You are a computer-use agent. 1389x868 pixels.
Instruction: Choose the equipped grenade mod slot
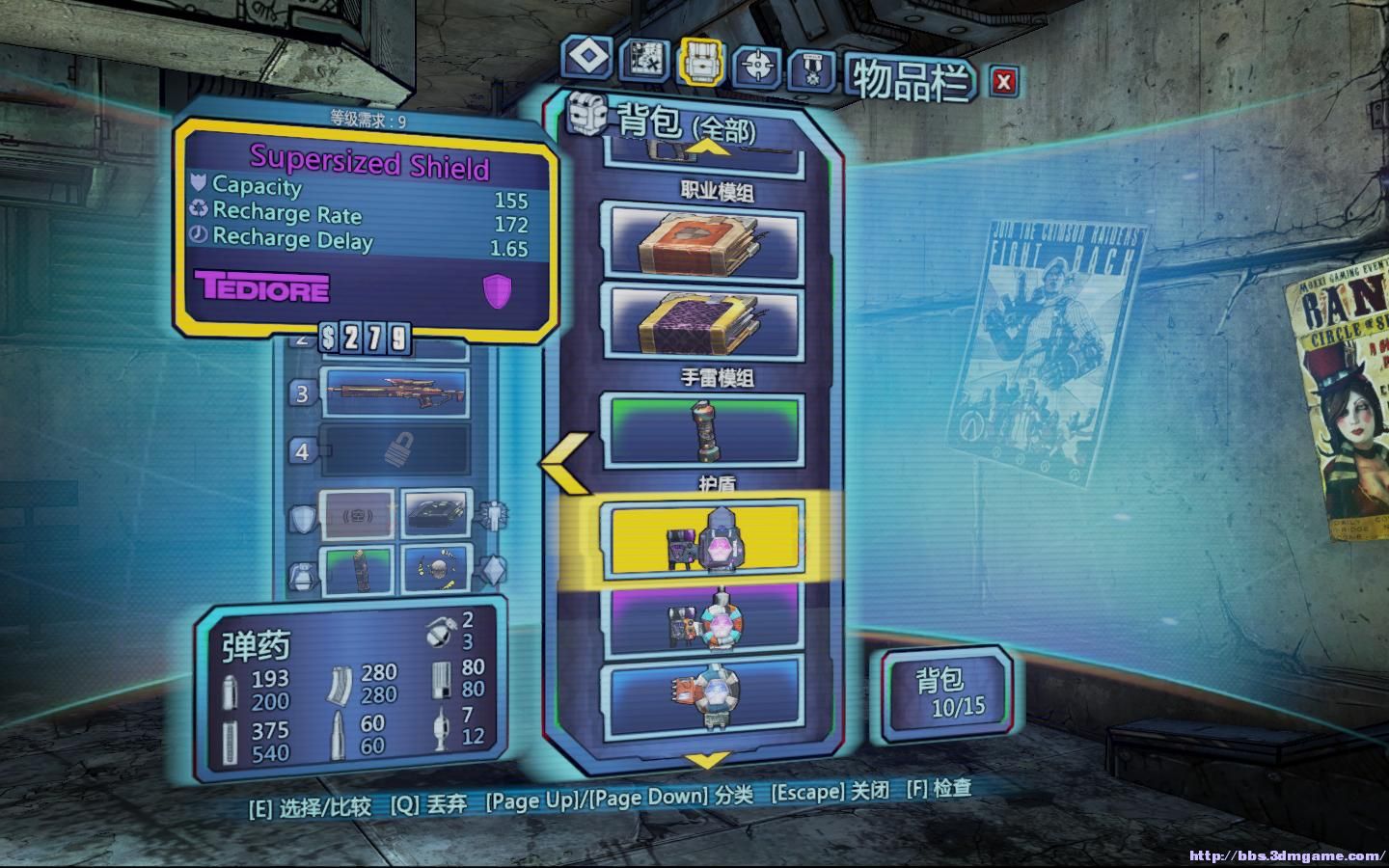pos(357,570)
